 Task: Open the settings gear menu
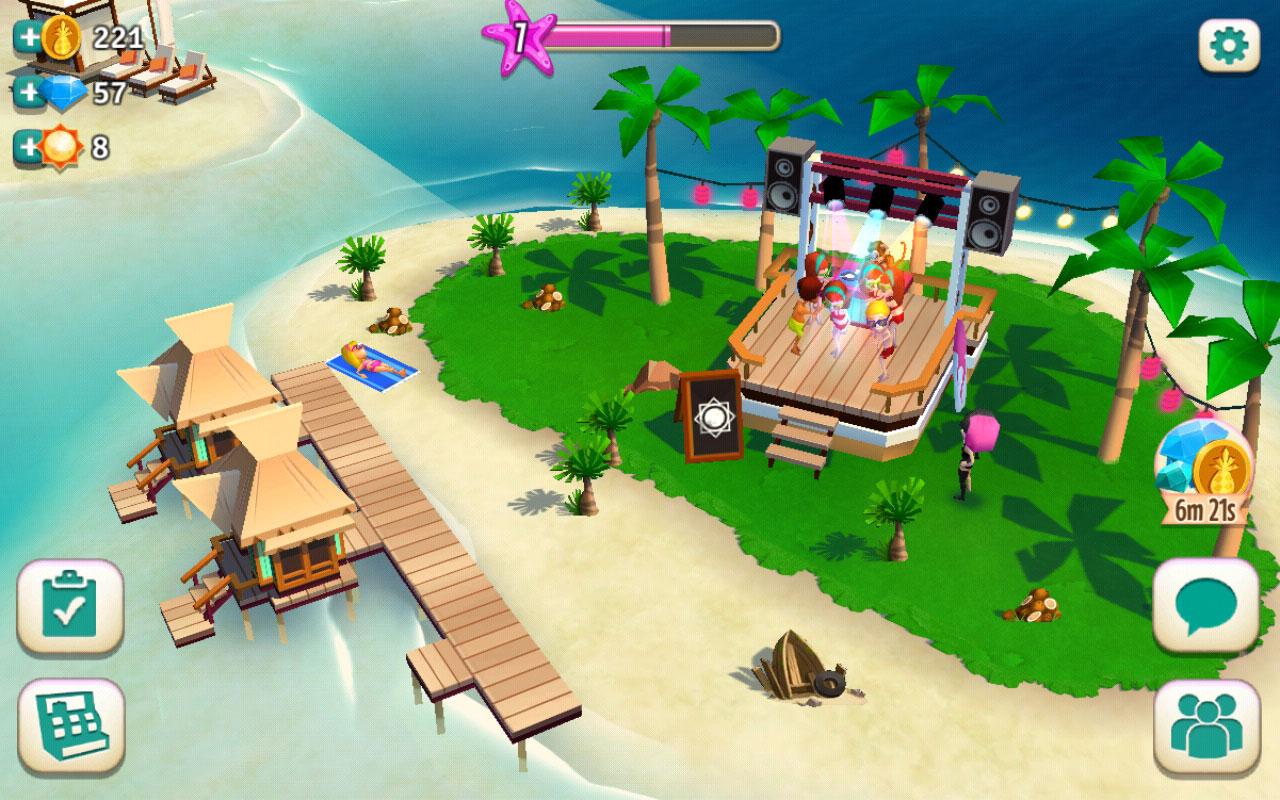[1228, 47]
